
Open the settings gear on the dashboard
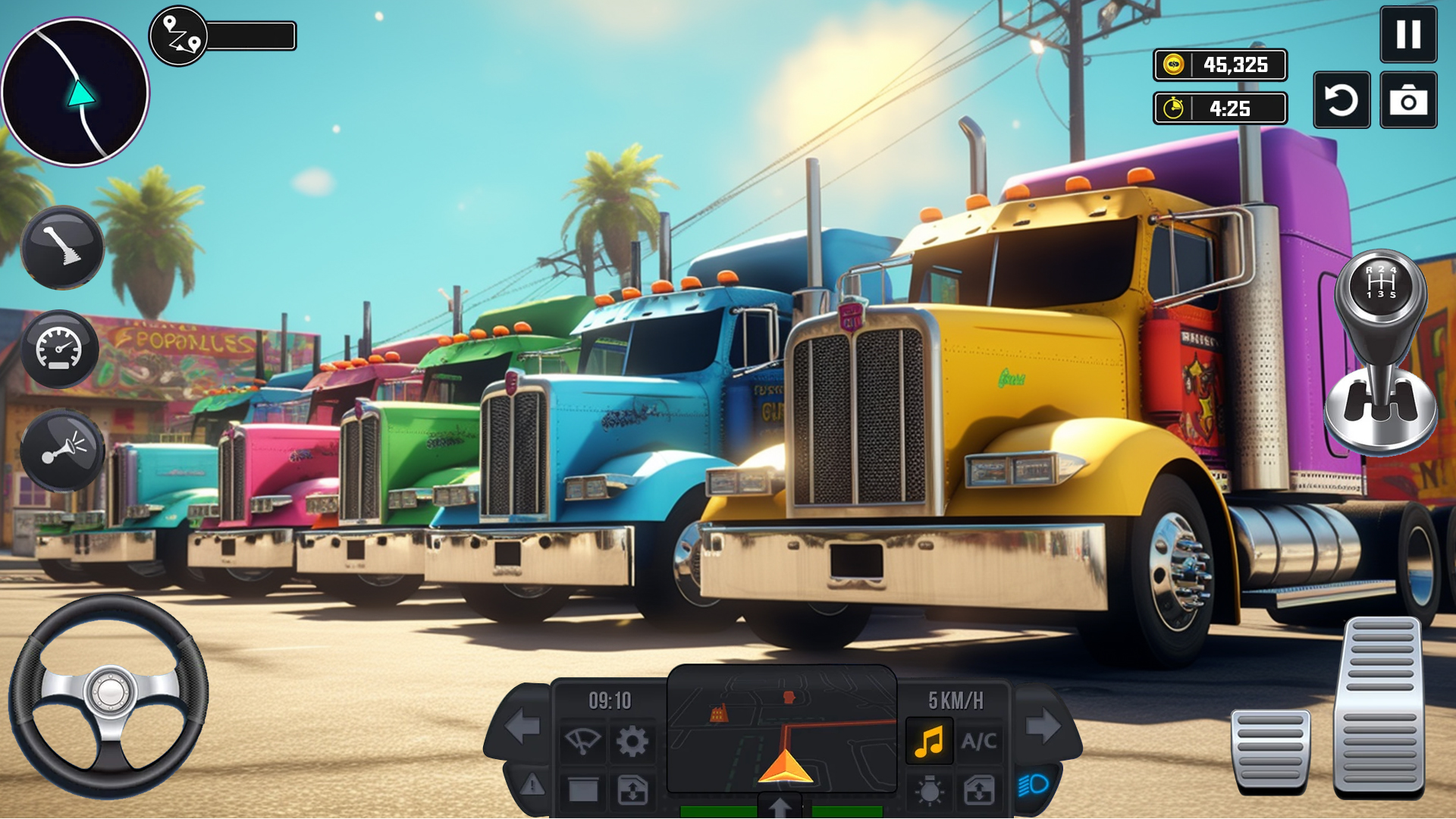[x=631, y=742]
